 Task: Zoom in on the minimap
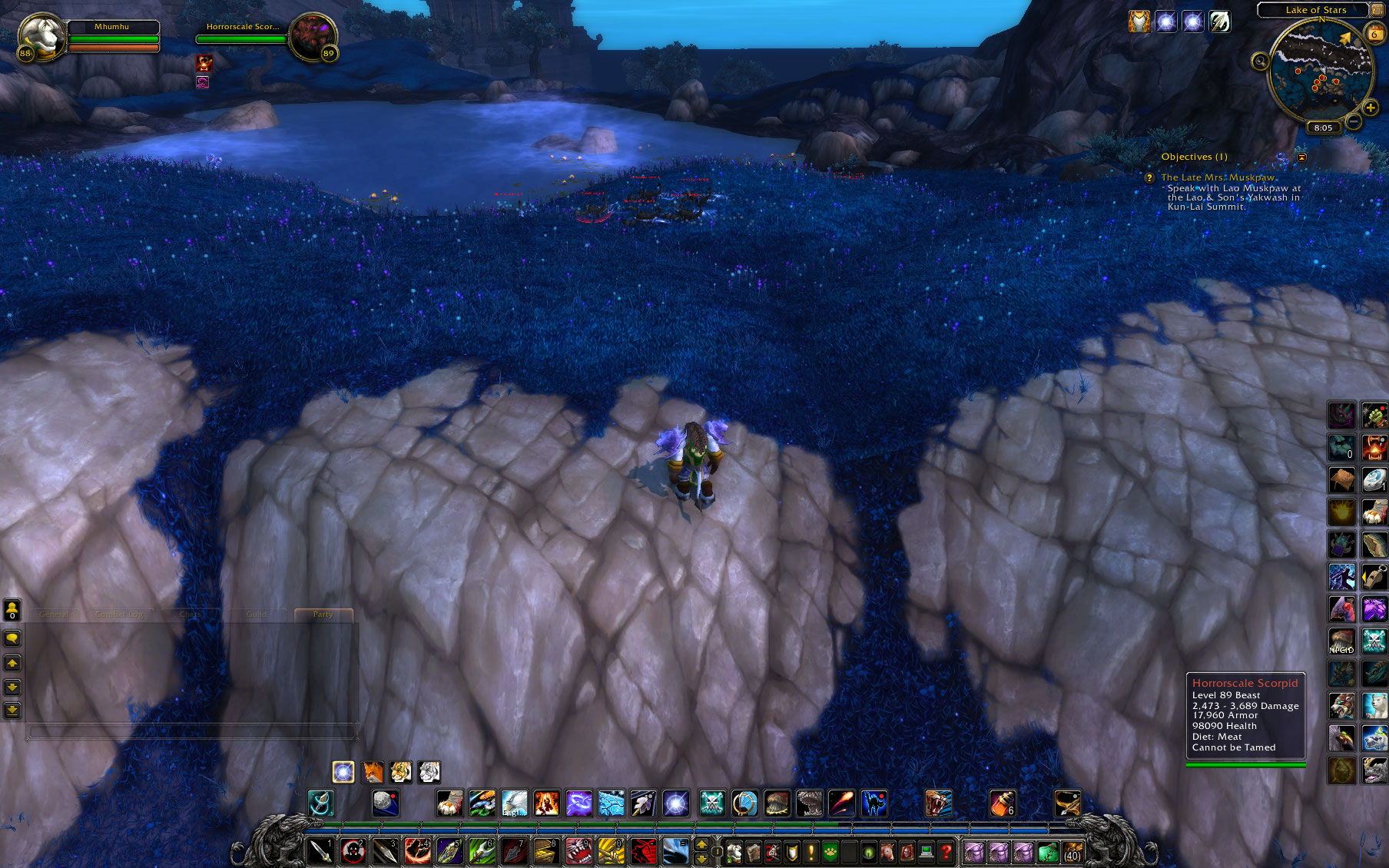[1371, 108]
